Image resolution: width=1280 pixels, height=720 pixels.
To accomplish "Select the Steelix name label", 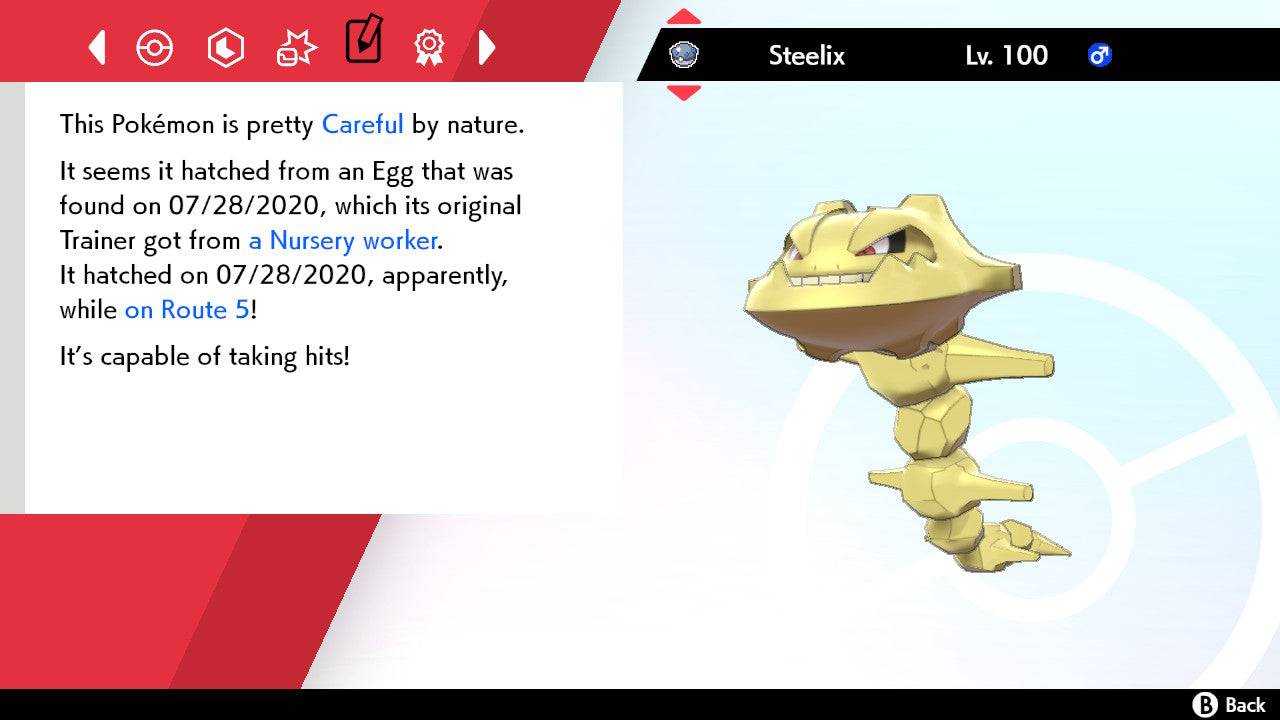I will tap(806, 56).
